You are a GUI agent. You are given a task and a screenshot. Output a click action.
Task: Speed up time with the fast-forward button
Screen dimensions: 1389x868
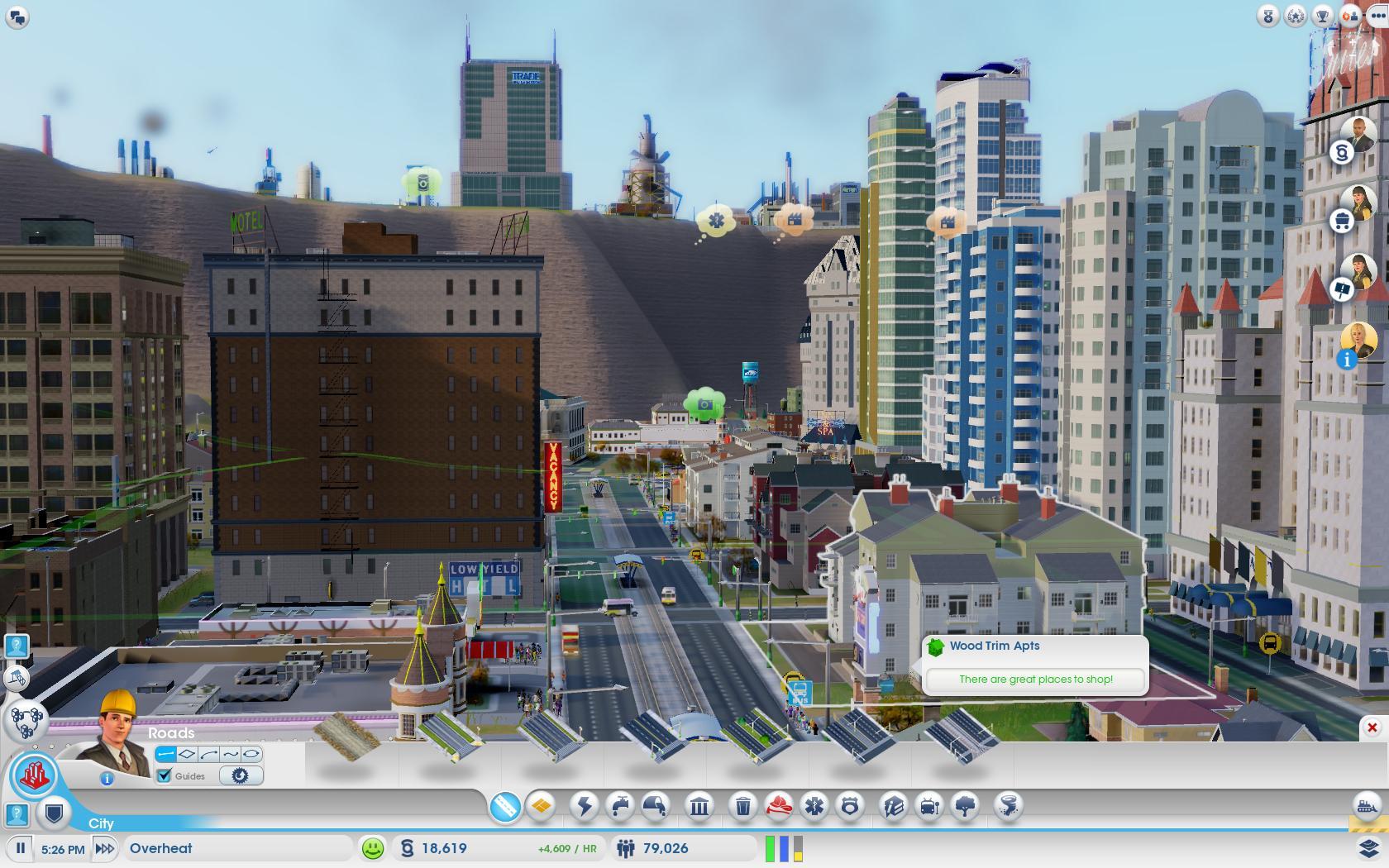[105, 848]
